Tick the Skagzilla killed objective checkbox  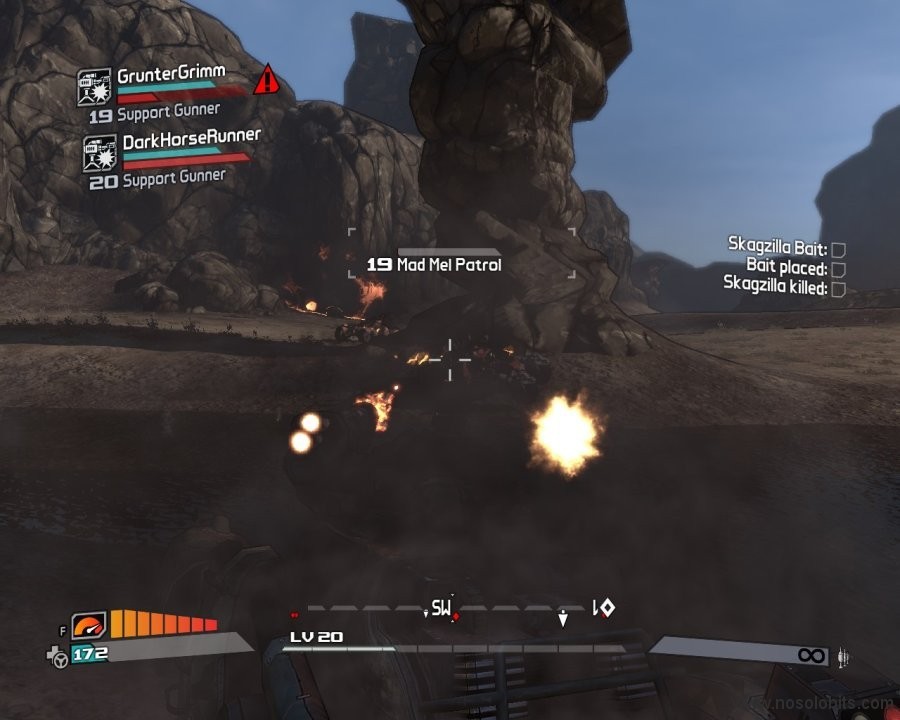click(838, 289)
